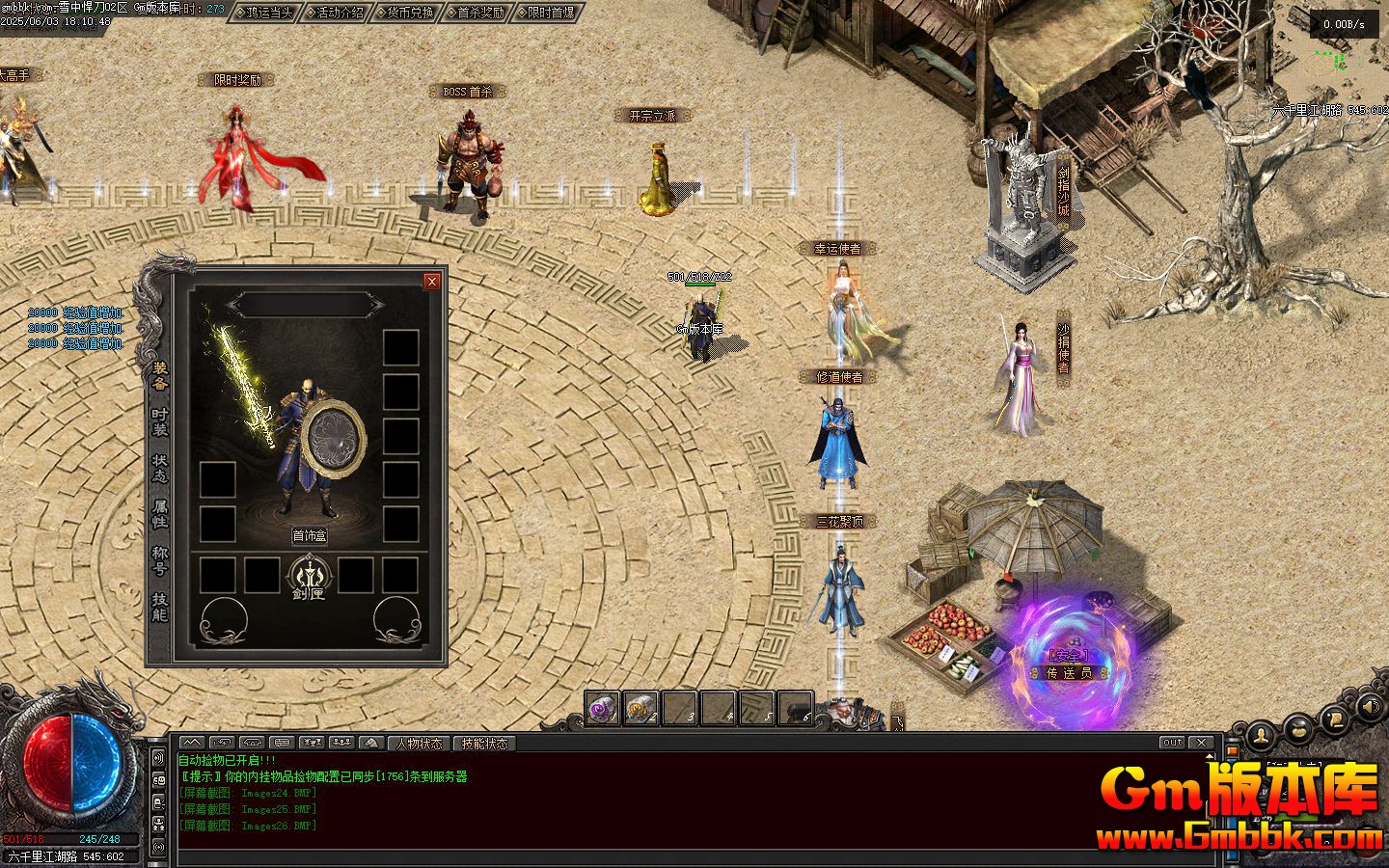Switch to the 状态 status tab
1389x868 pixels.
[x=160, y=468]
